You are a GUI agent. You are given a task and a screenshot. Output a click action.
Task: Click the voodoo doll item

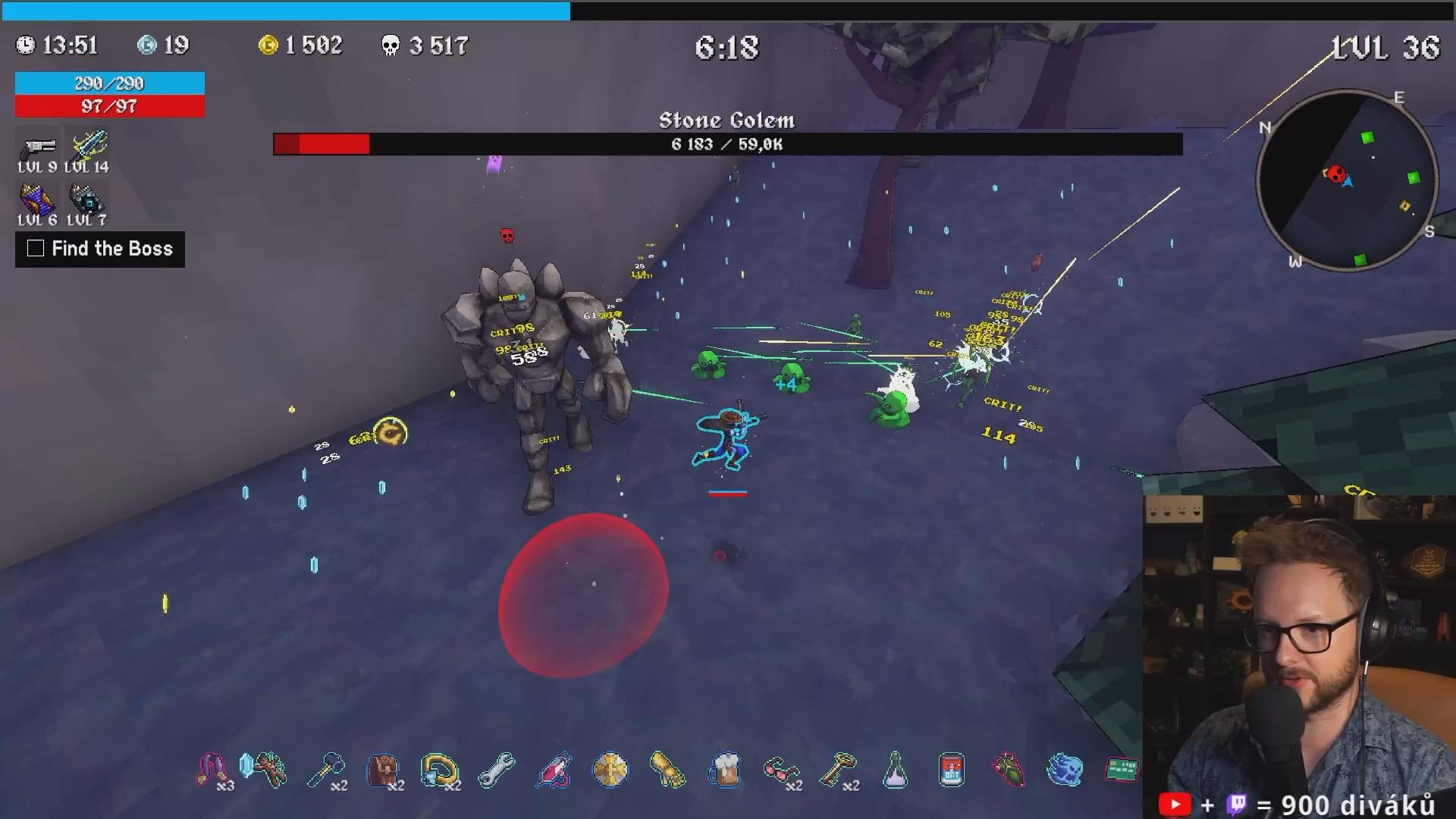point(269,770)
